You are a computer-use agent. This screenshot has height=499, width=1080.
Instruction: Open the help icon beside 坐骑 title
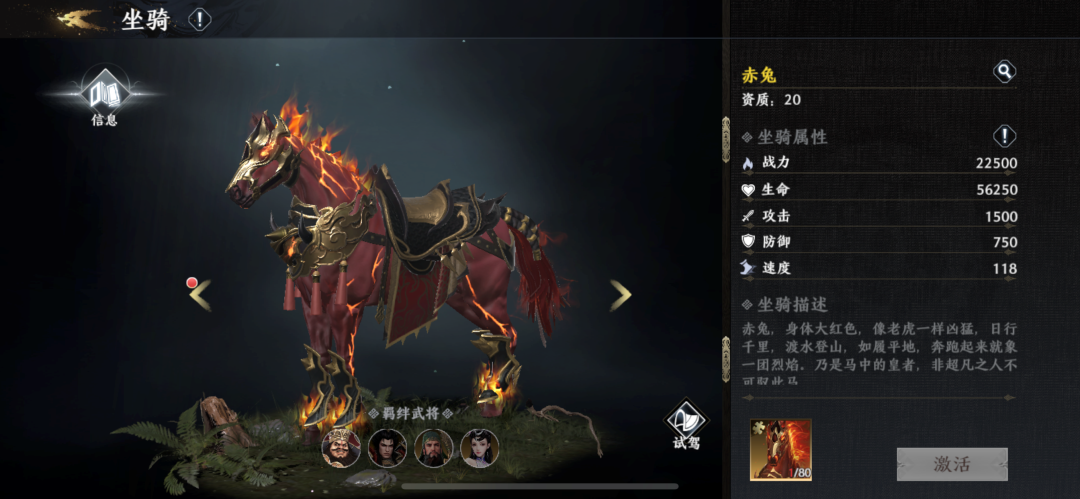click(200, 19)
